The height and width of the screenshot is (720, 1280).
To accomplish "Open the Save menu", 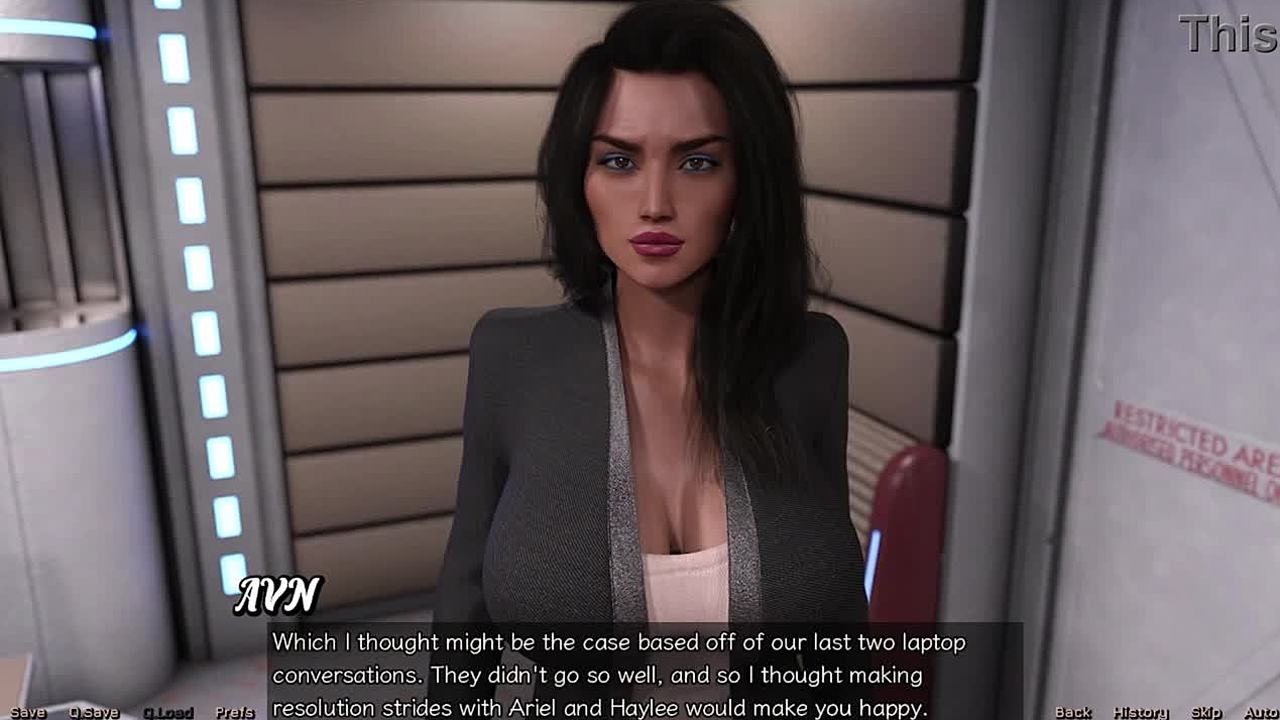I will pyautogui.click(x=28, y=712).
